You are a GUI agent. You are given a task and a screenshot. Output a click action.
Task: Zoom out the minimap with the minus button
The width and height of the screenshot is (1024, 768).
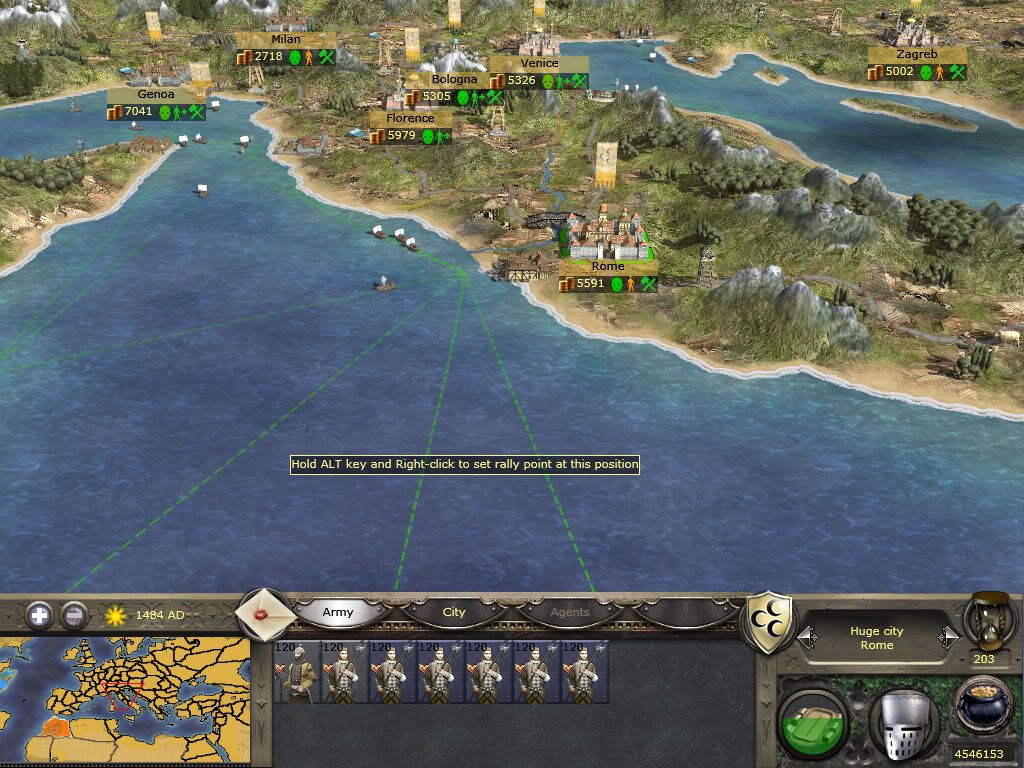click(73, 614)
